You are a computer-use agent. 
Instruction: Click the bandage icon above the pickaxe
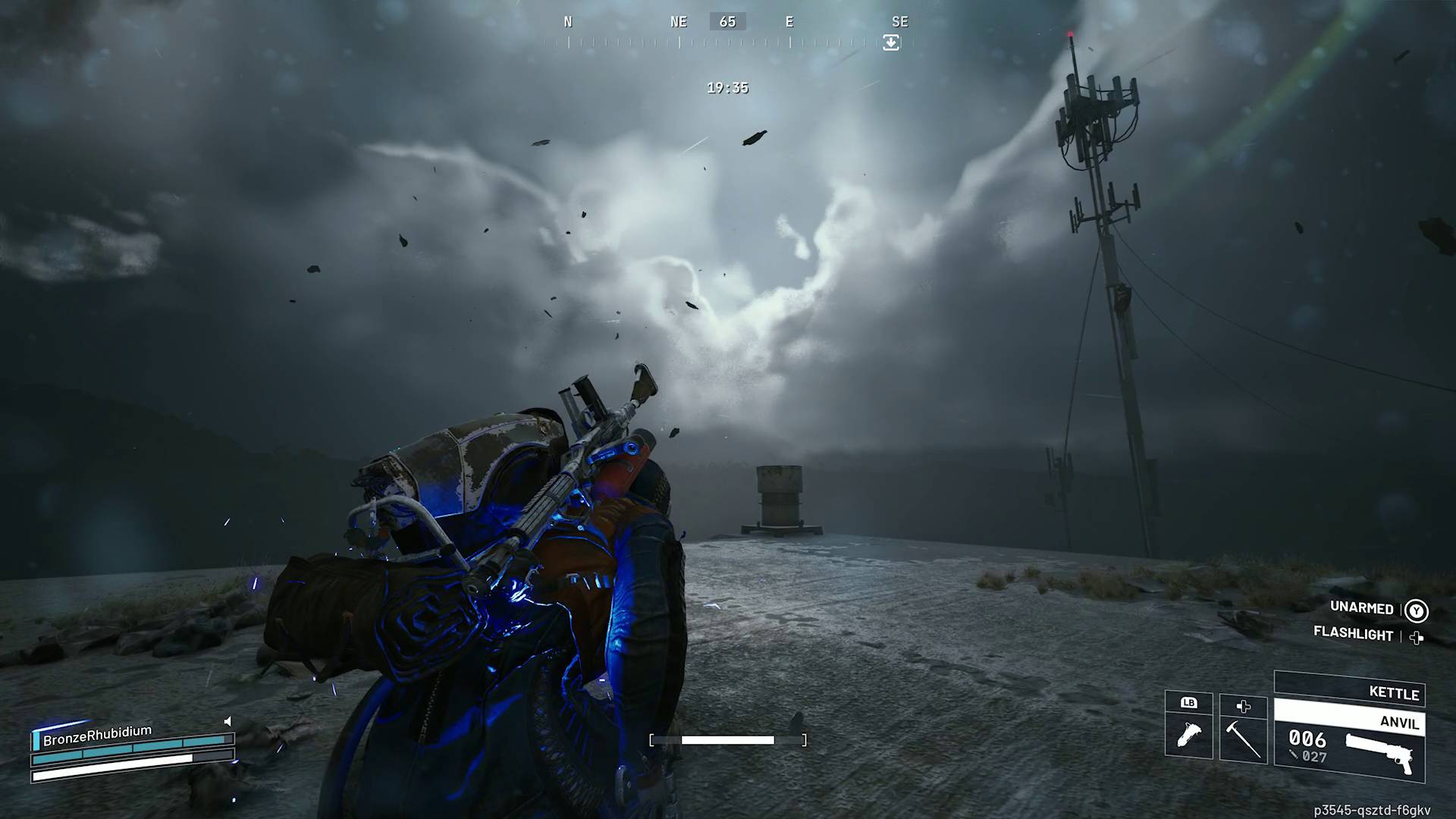(x=1243, y=707)
